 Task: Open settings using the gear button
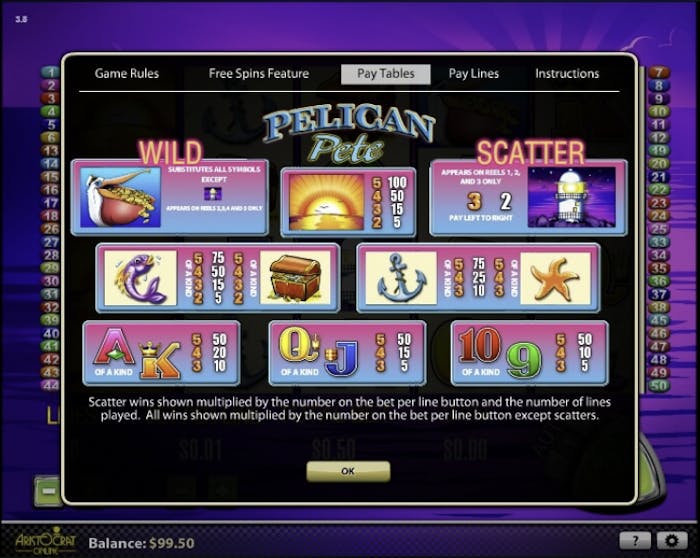click(x=670, y=540)
